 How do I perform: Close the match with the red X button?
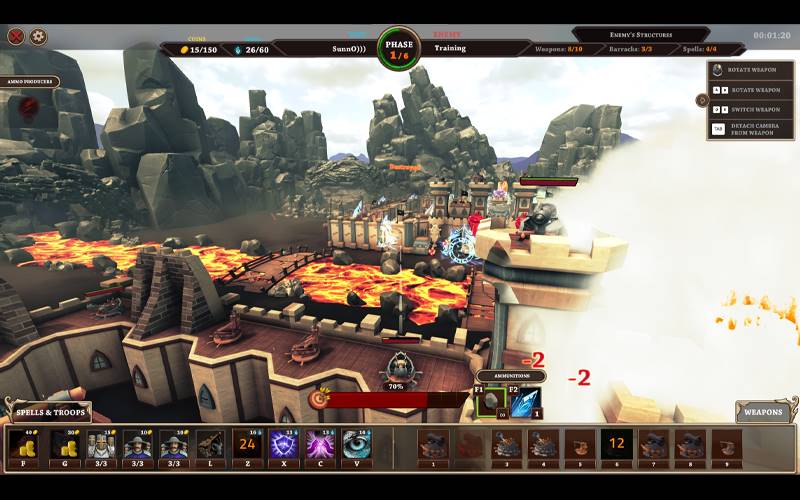pos(16,37)
